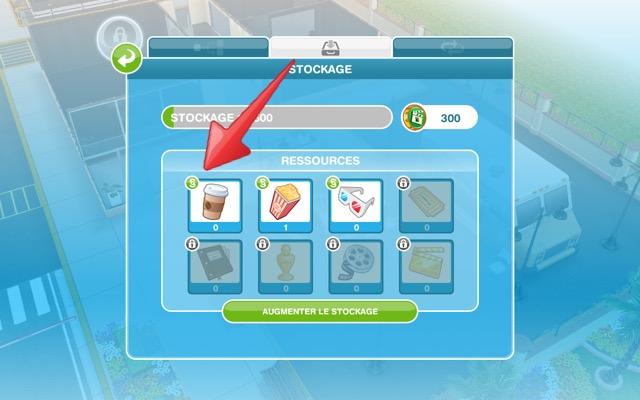Tap the green currency icon showing 300
640x400 pixels.
(x=416, y=118)
